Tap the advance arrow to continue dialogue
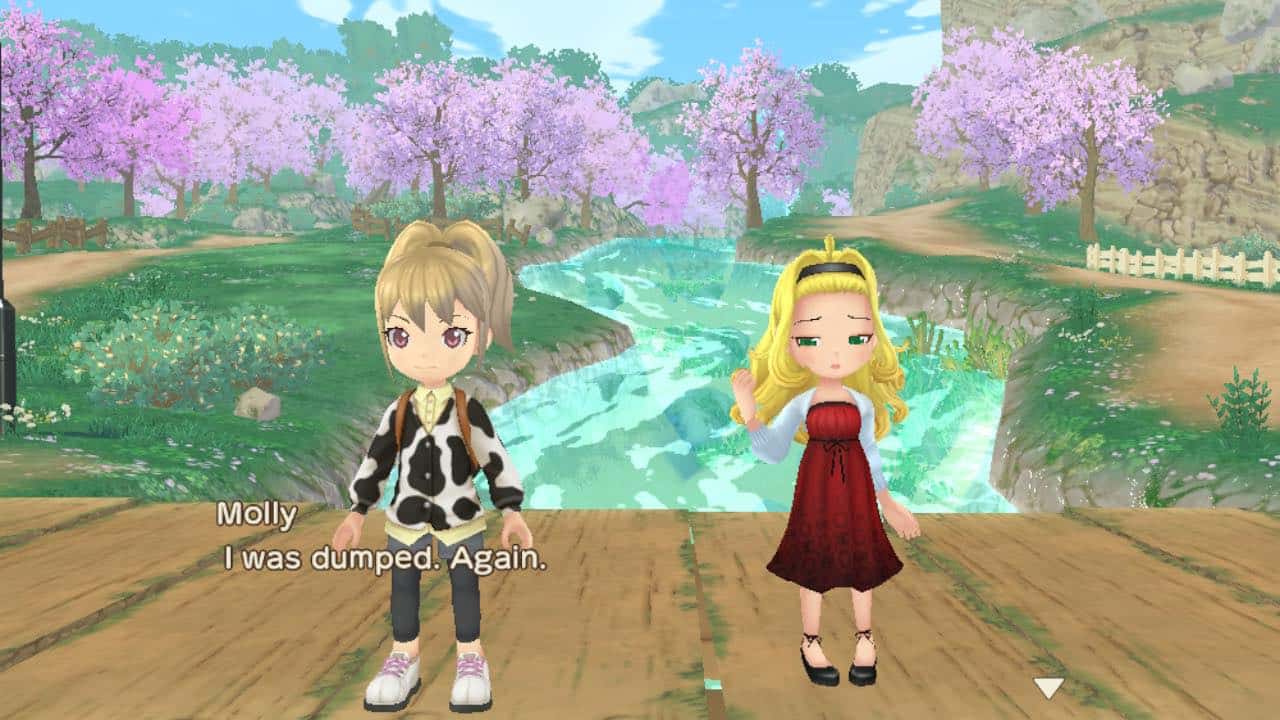 [1048, 687]
